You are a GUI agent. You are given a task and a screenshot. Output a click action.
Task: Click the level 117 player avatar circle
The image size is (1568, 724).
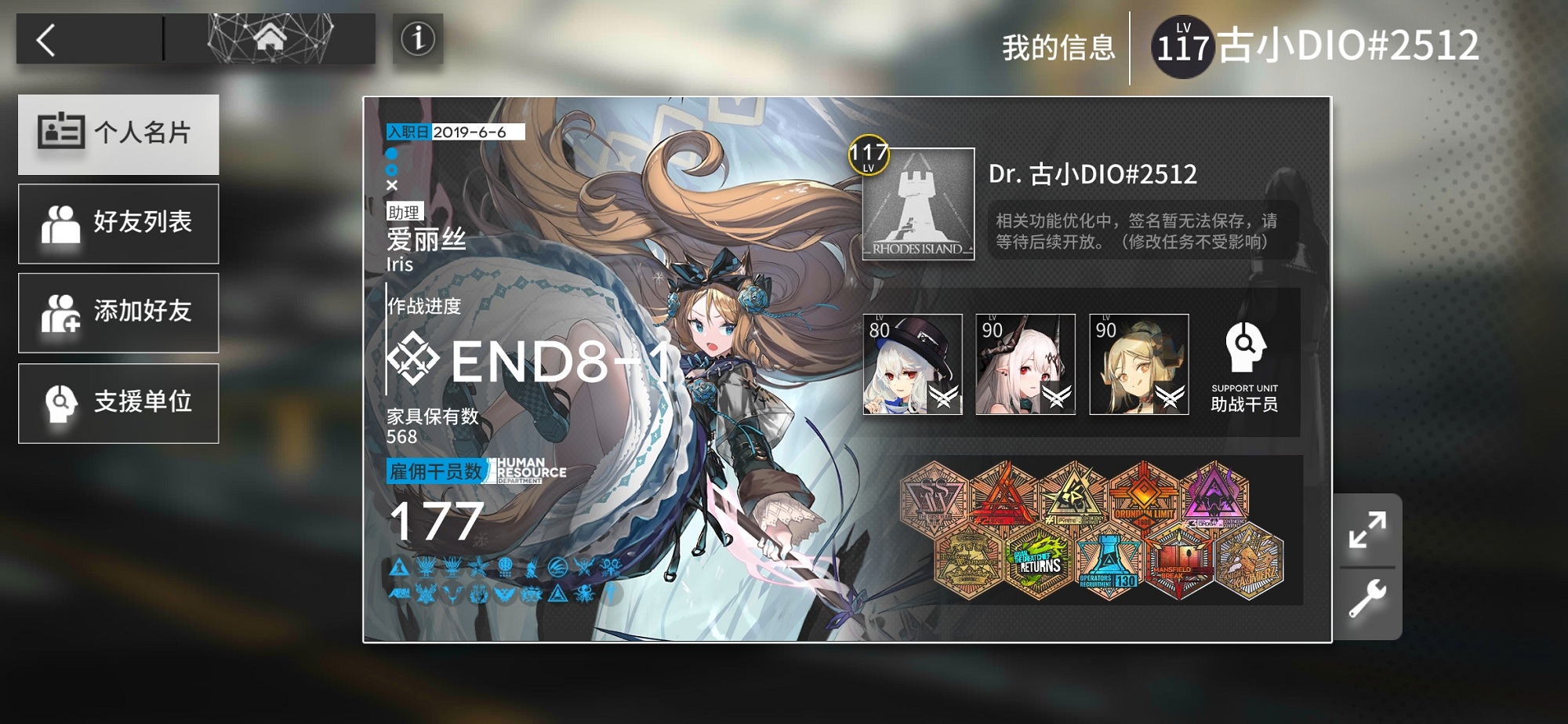click(x=1183, y=45)
